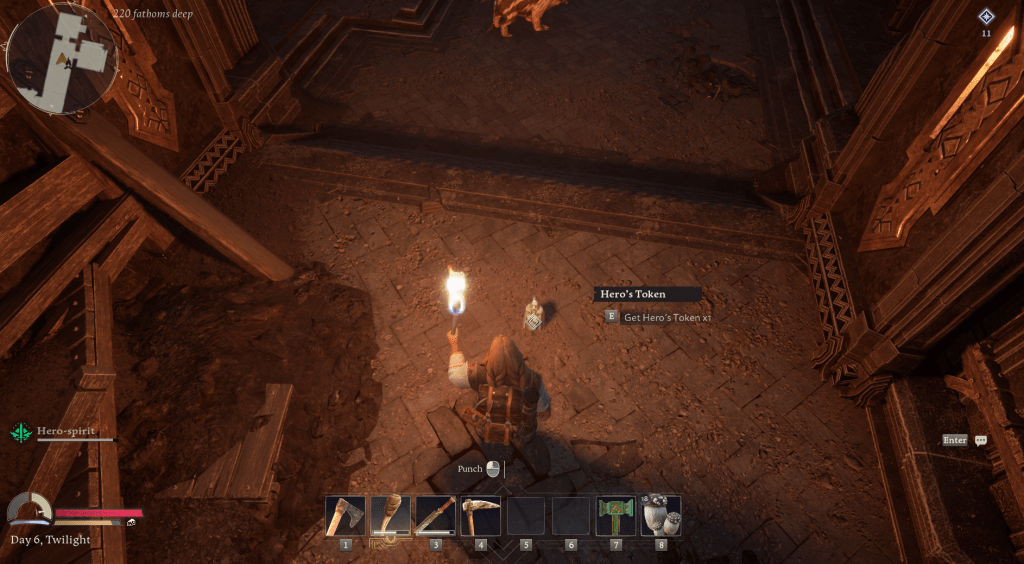
Task: Click the Hero-spirit buff icon
Action: pos(20,432)
